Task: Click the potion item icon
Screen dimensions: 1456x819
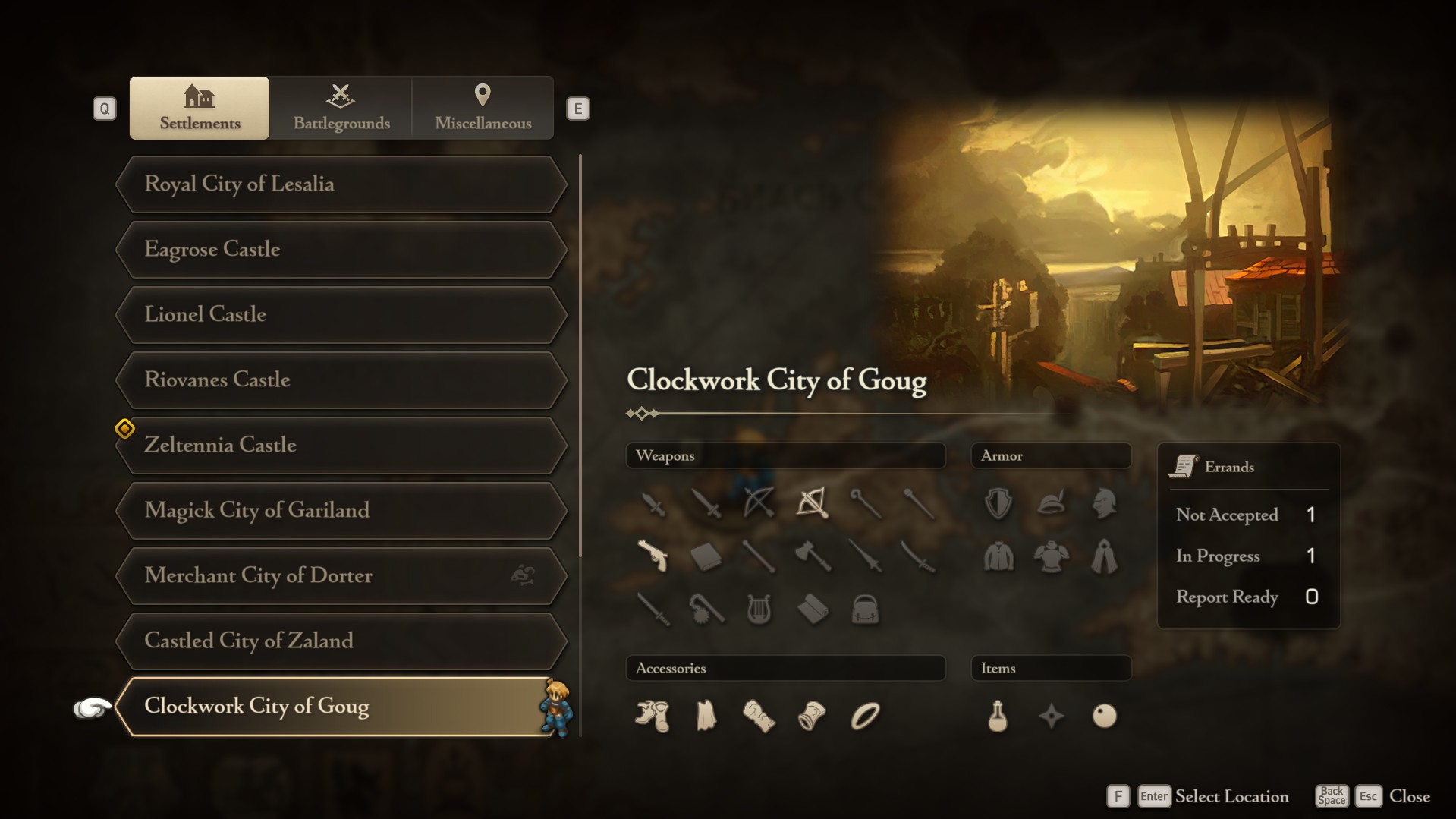Action: click(998, 716)
